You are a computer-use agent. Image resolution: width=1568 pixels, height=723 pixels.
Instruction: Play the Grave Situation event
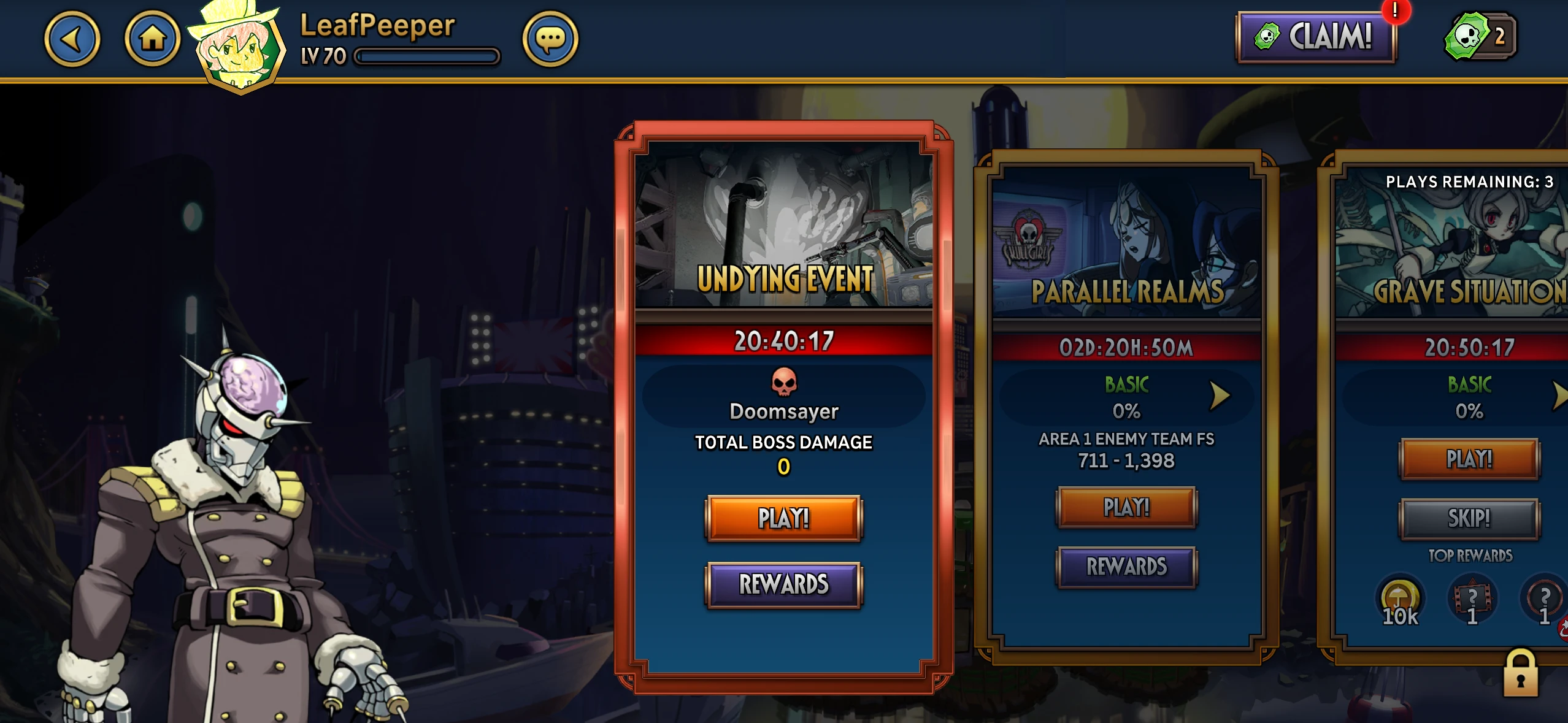pyautogui.click(x=1469, y=459)
